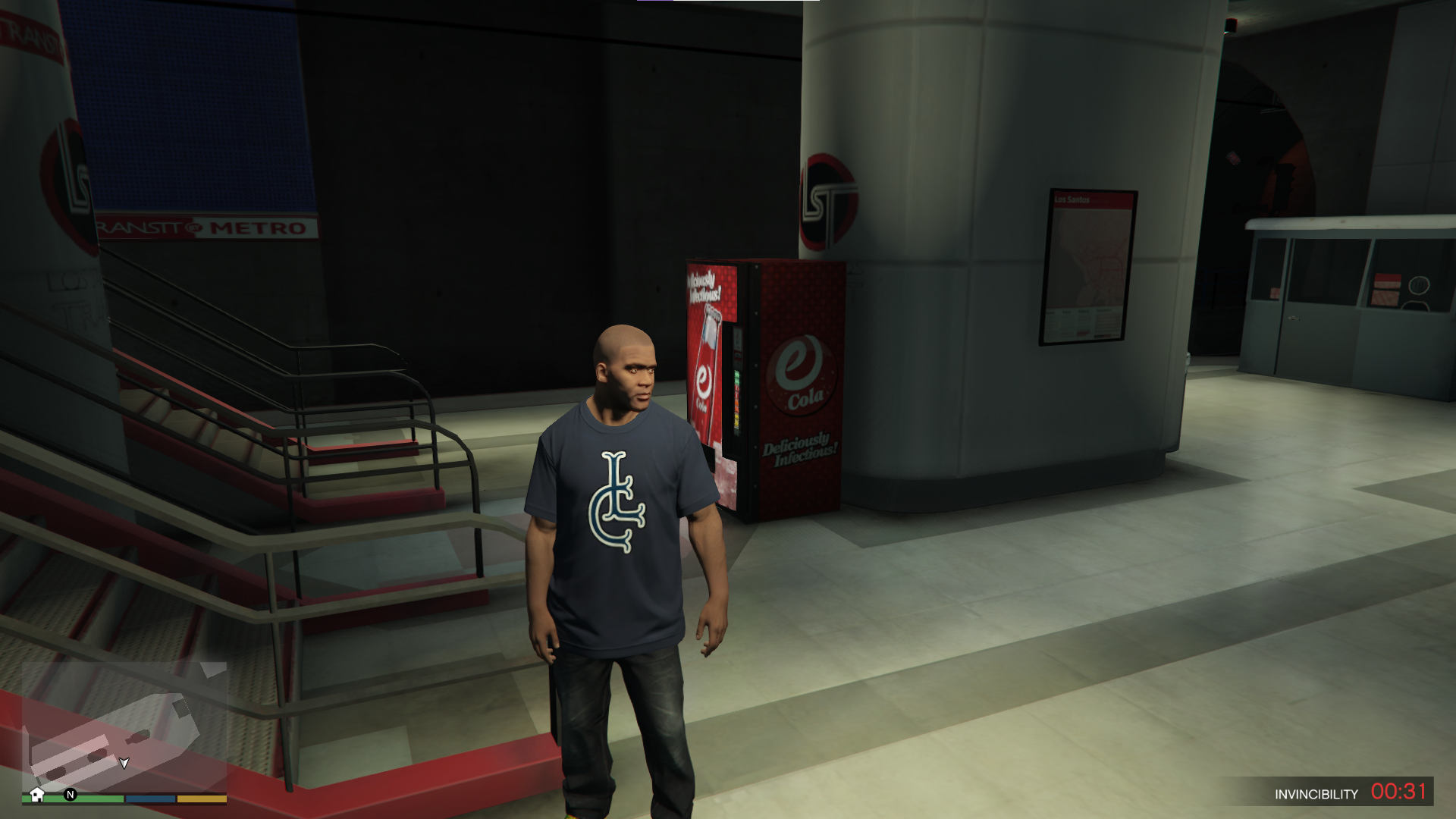Click the 'Deliciously Infectious!' slogan text
The height and width of the screenshot is (819, 1456).
799,447
